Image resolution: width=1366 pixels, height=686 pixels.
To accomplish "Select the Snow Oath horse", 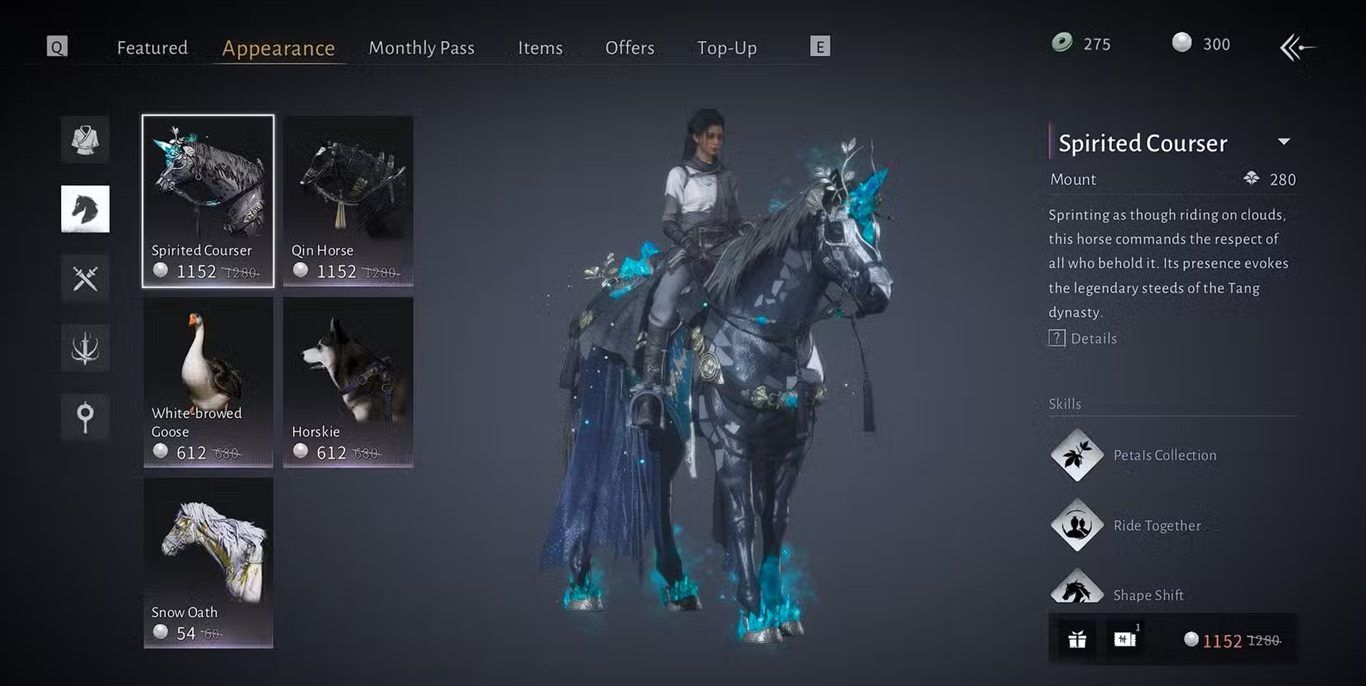I will click(x=208, y=561).
